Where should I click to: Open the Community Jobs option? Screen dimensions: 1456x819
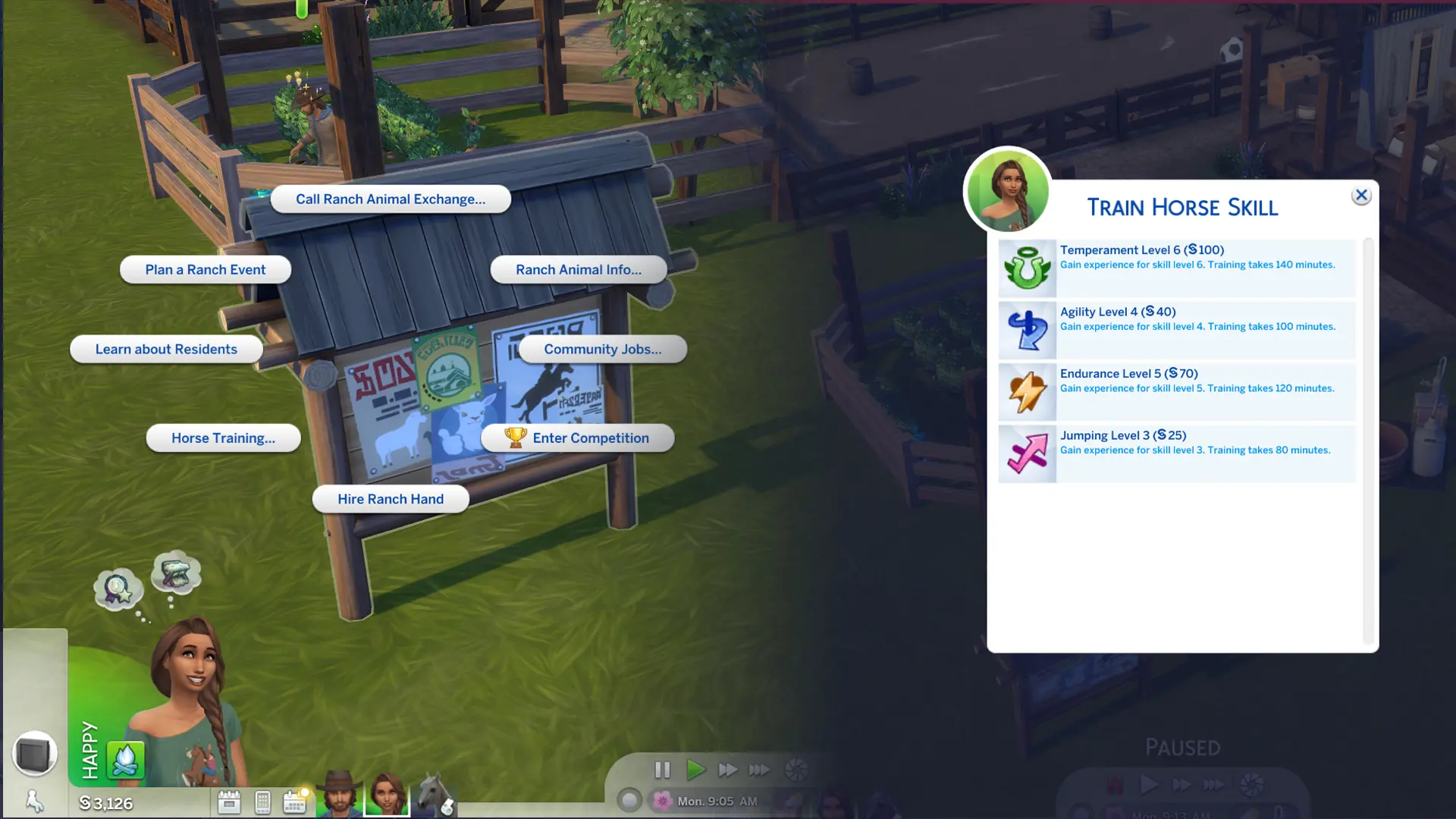point(601,349)
